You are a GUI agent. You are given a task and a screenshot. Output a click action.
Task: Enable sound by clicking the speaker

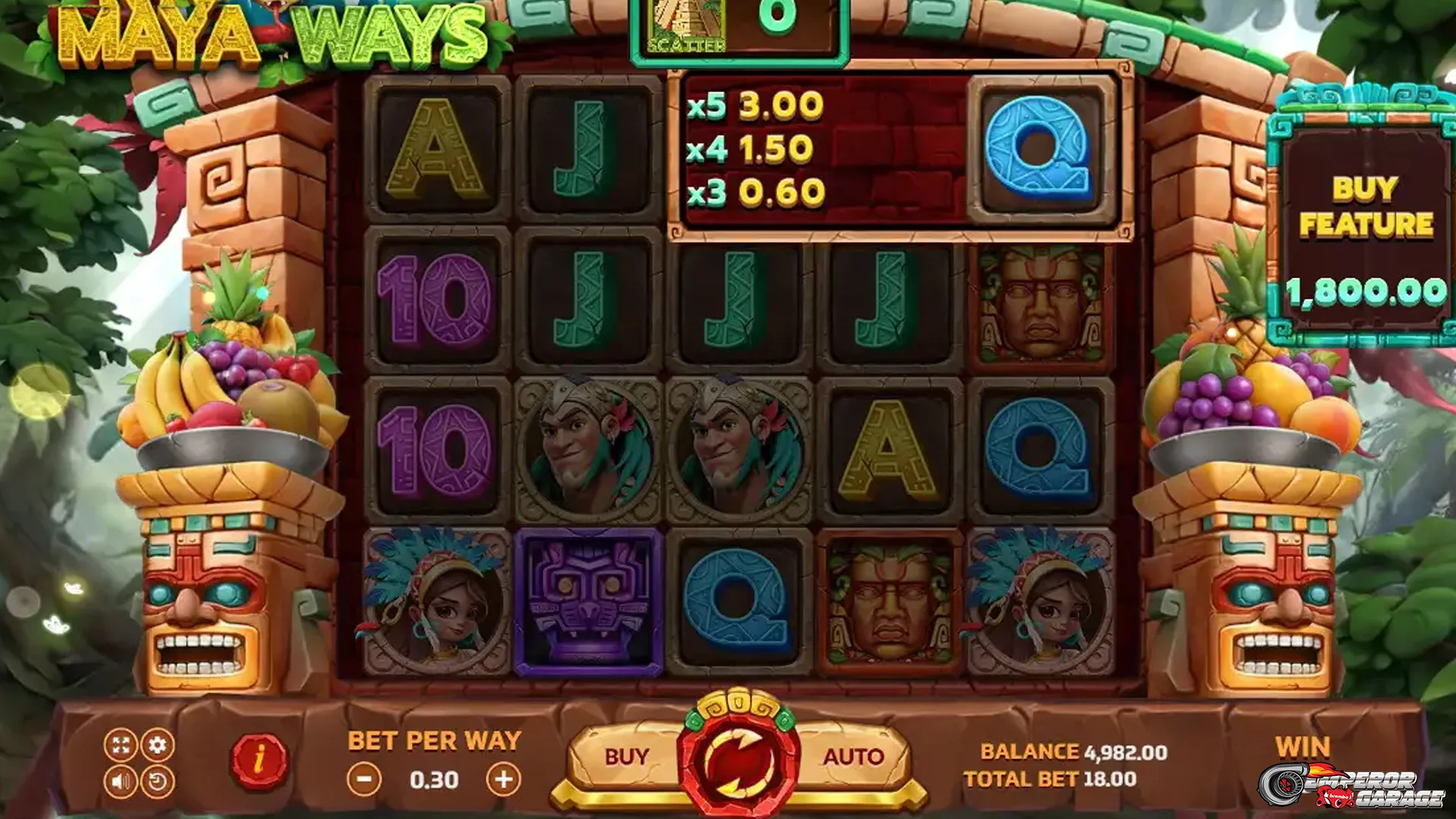(121, 783)
